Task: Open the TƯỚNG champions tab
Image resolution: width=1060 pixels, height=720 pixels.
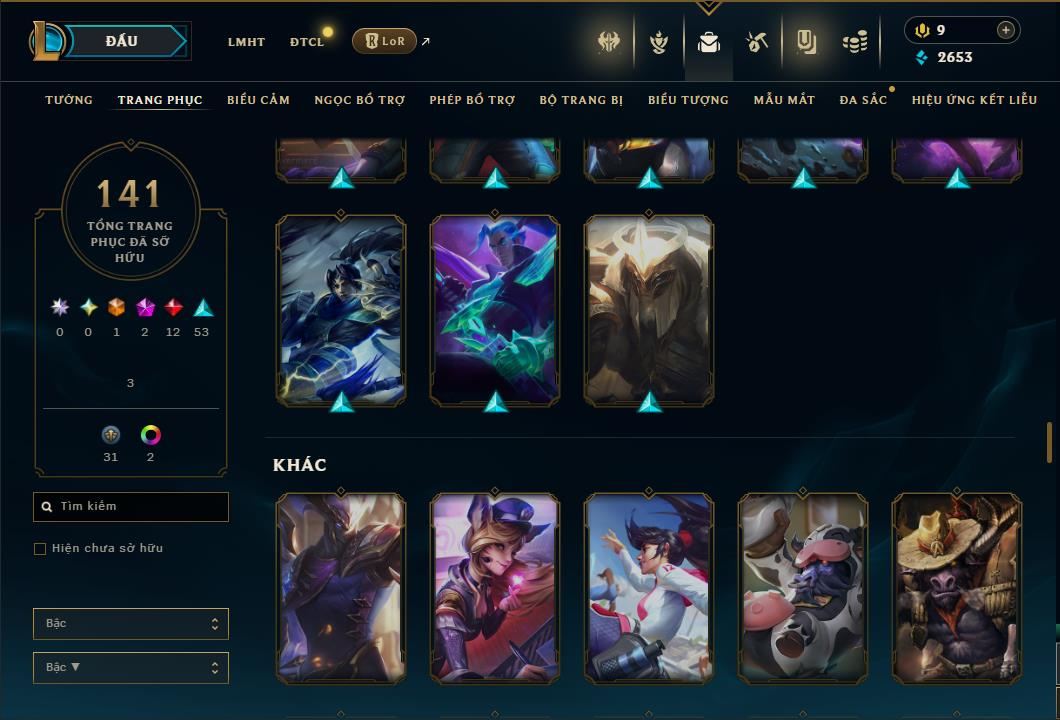Action: click(x=69, y=100)
